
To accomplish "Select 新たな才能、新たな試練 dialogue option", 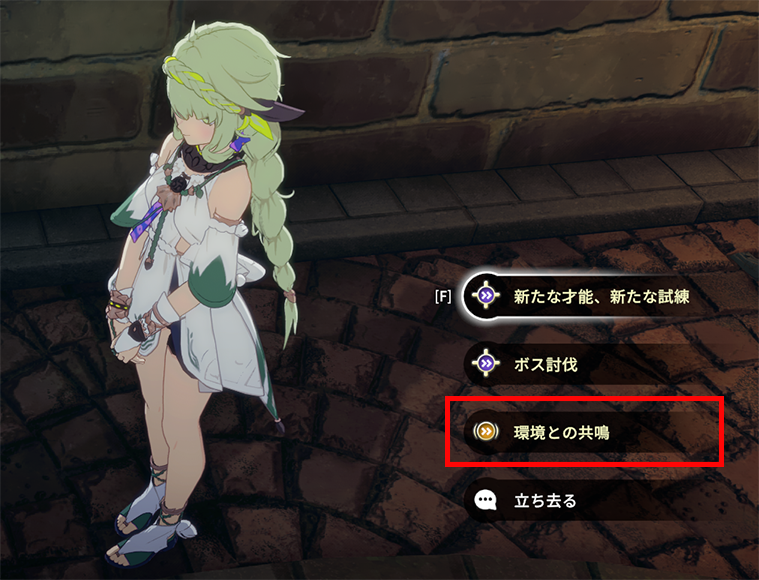I will [x=600, y=297].
